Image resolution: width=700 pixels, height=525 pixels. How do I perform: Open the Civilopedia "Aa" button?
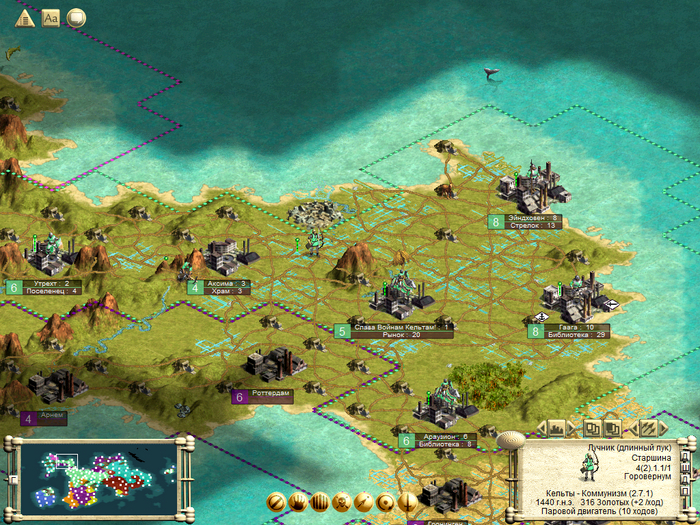point(49,17)
